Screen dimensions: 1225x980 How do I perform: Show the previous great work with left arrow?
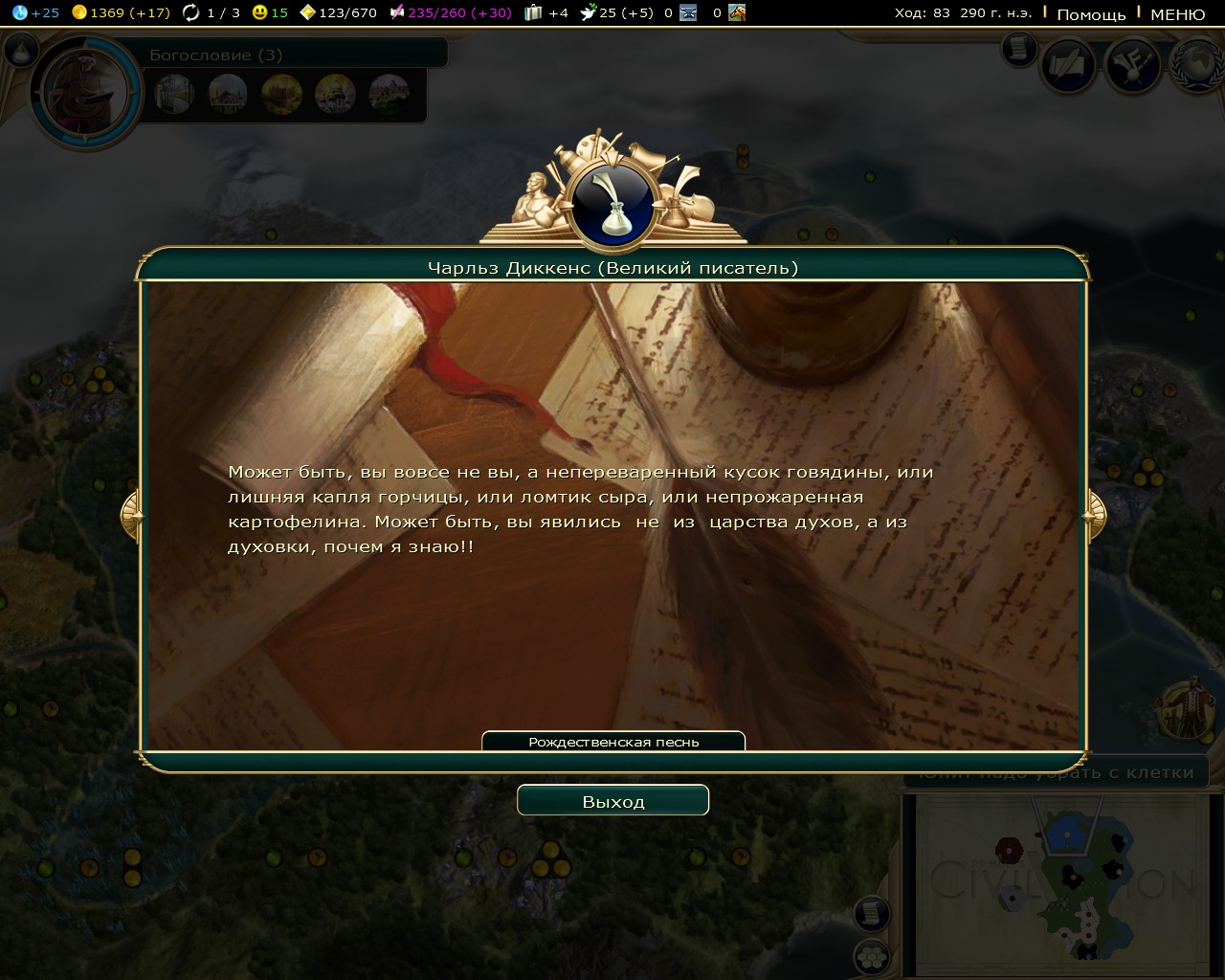[x=131, y=516]
